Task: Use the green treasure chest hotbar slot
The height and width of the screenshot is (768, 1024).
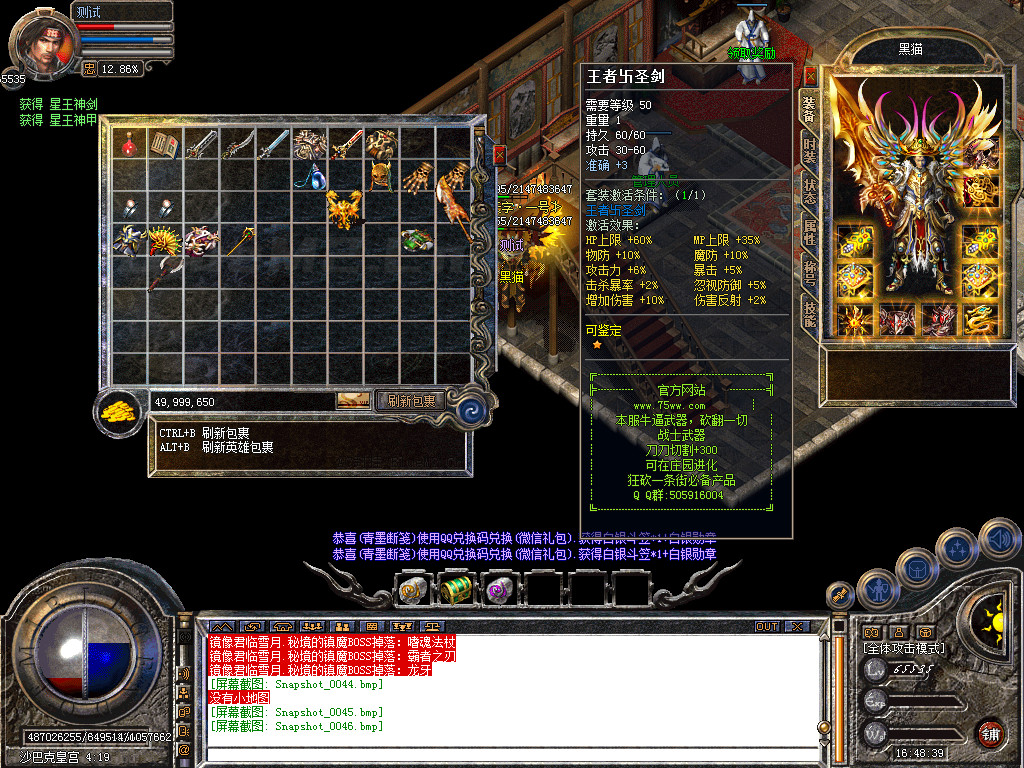Action: (x=456, y=590)
